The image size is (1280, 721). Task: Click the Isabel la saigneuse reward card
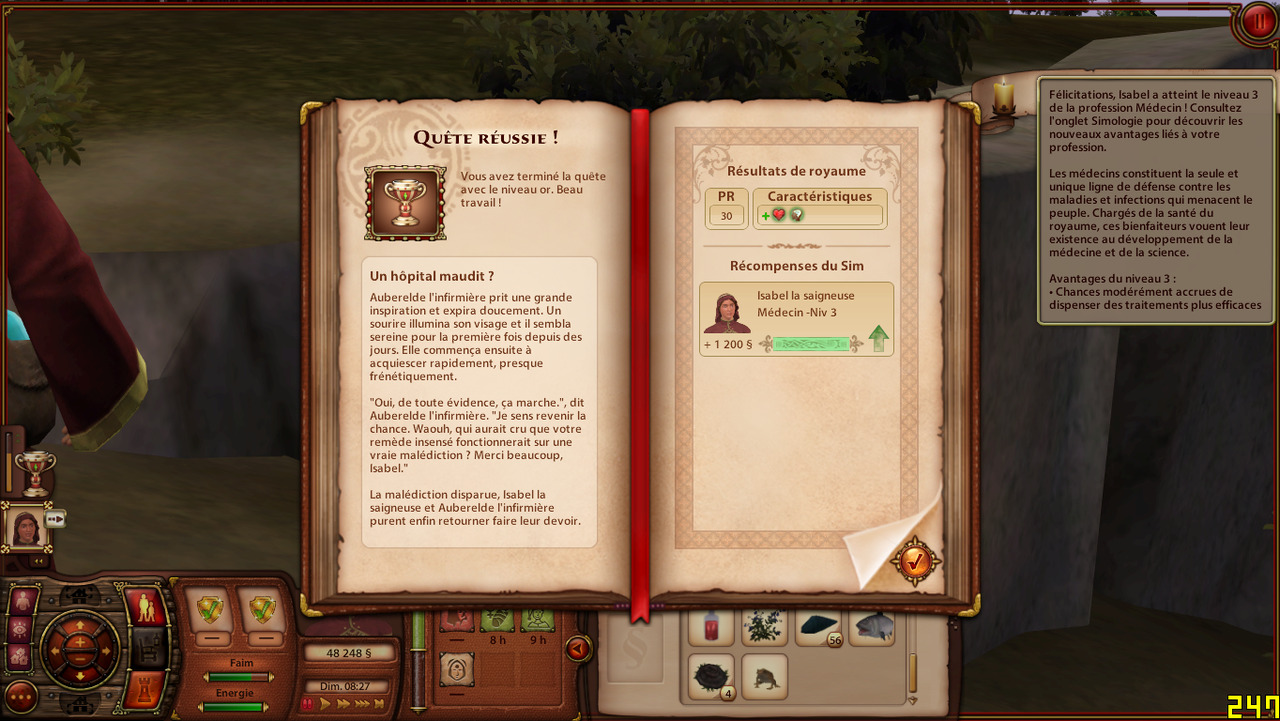point(796,319)
